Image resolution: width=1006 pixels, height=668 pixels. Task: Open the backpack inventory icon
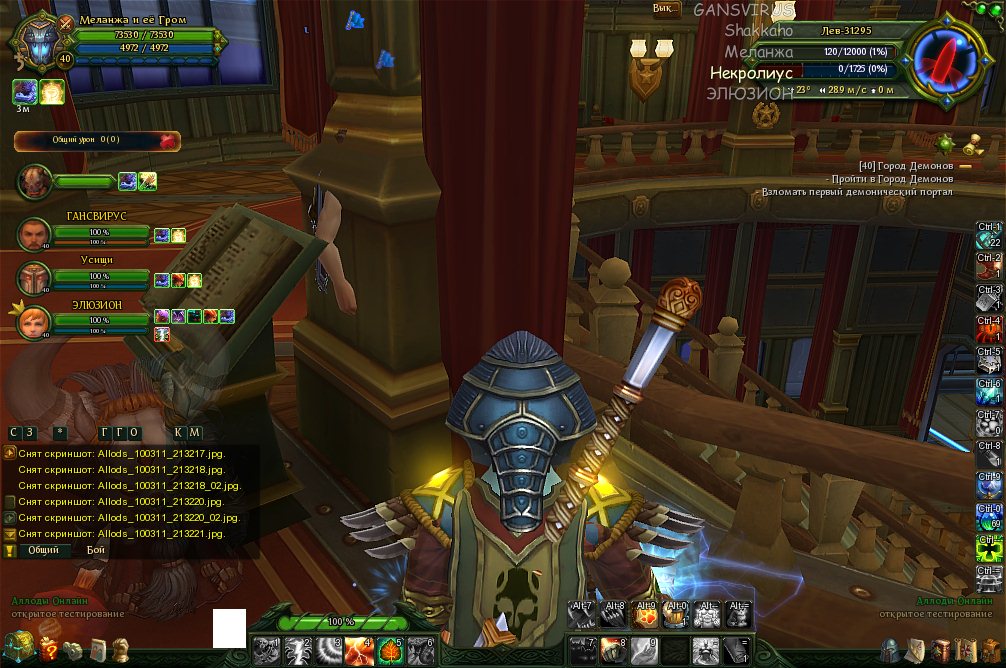coord(988,650)
